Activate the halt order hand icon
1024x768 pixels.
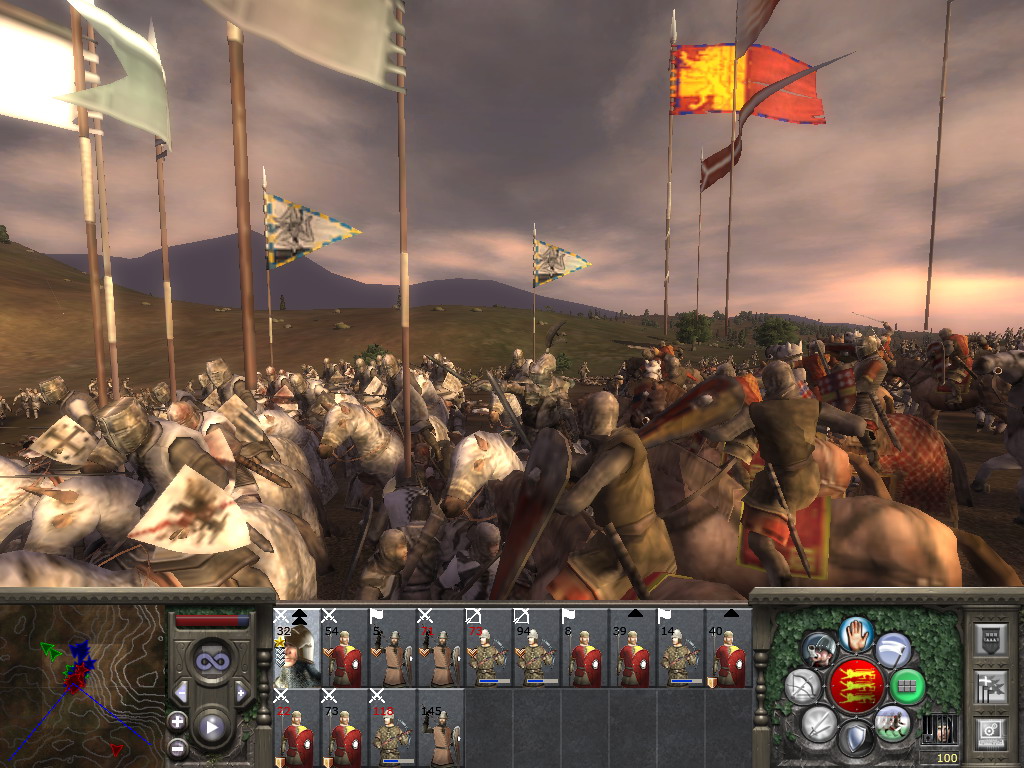coord(856,633)
